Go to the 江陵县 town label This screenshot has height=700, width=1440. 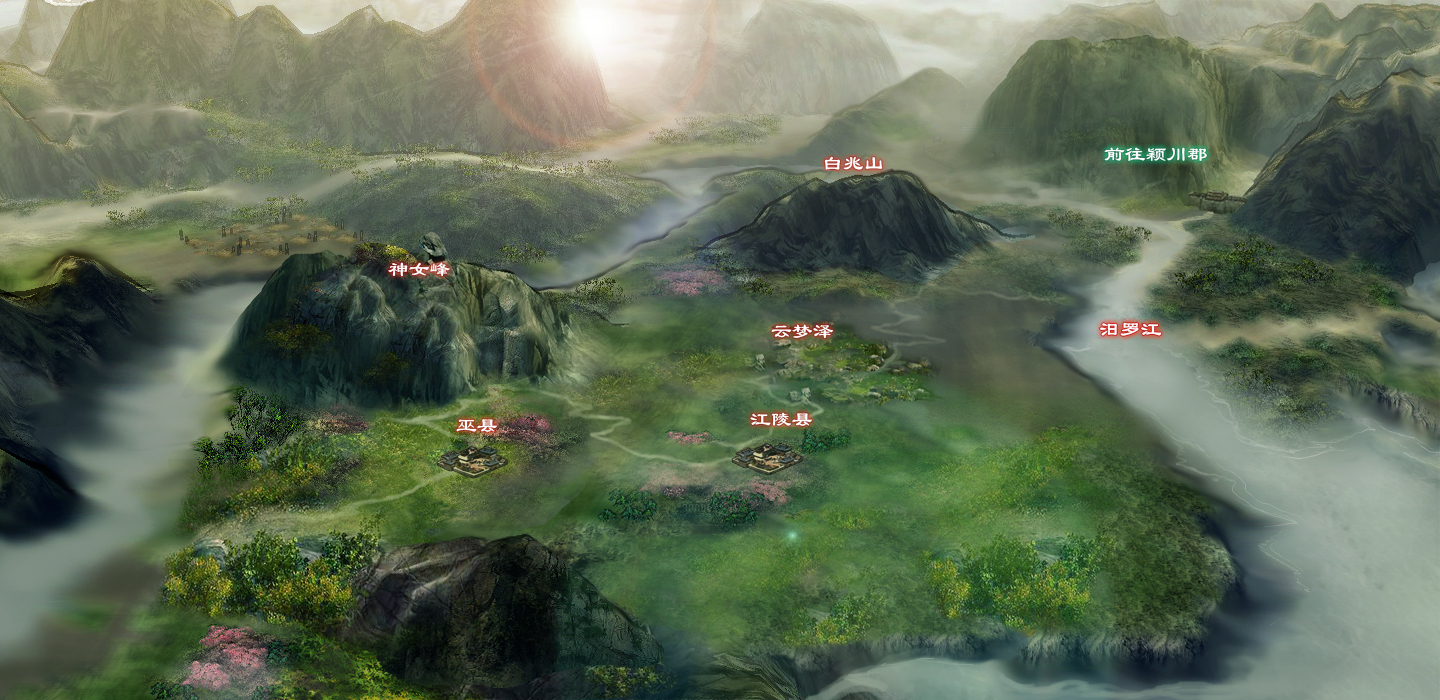coord(781,420)
